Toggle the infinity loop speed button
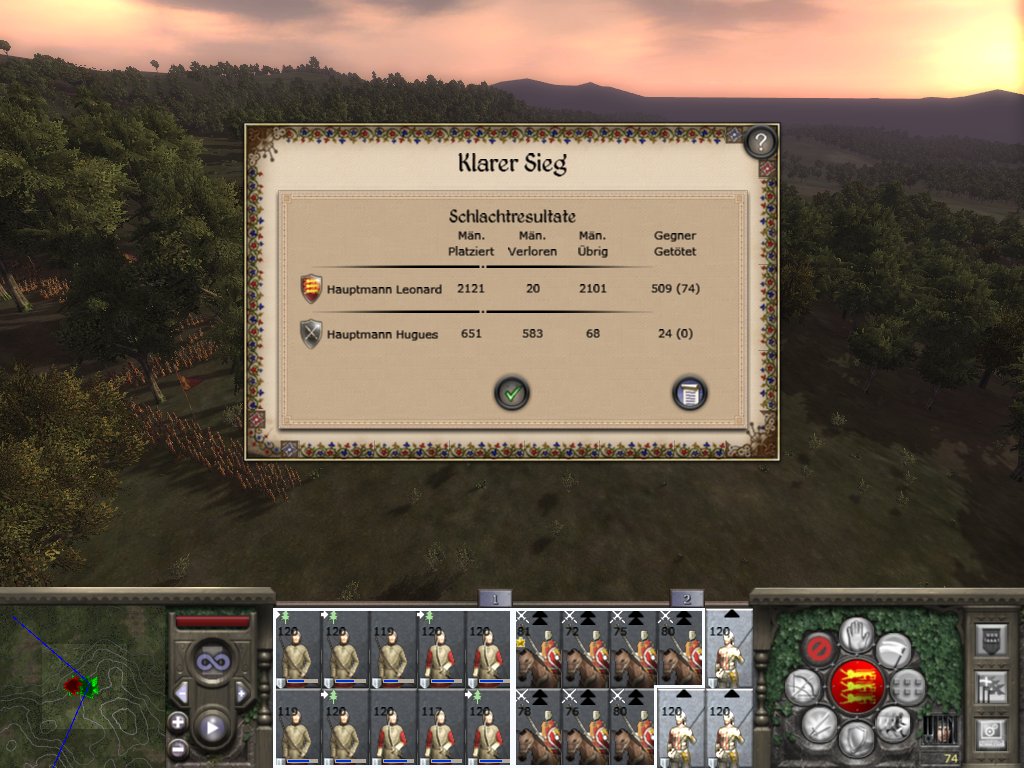 pos(212,662)
